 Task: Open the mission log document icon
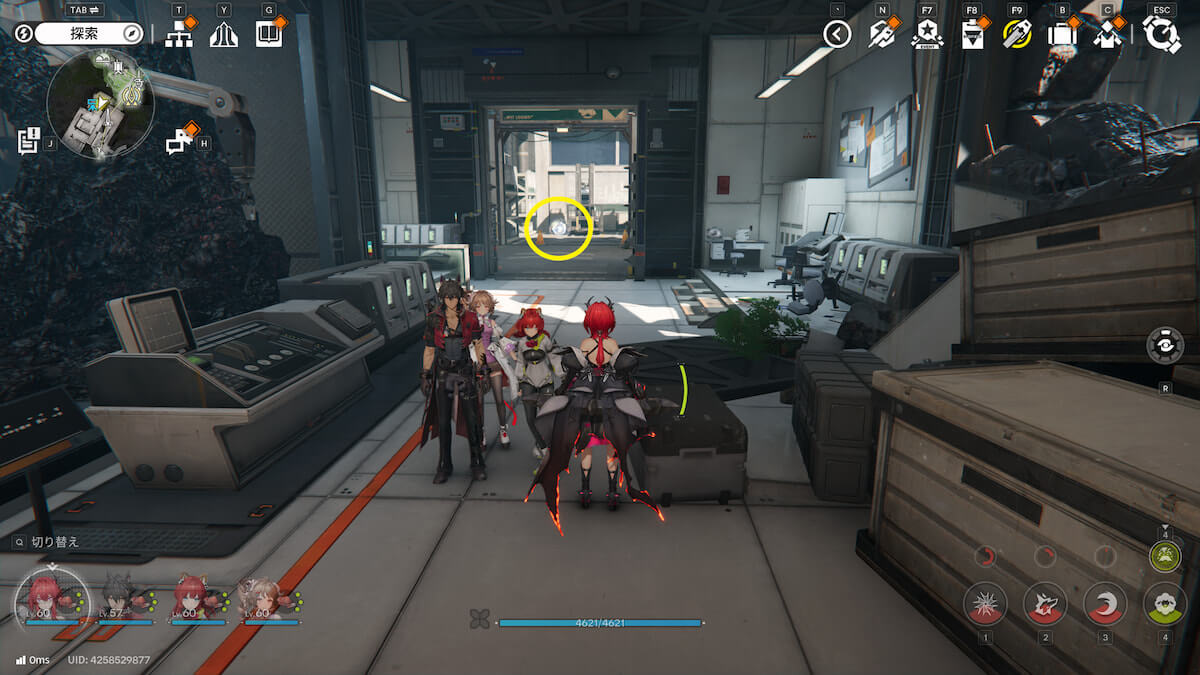coord(28,141)
